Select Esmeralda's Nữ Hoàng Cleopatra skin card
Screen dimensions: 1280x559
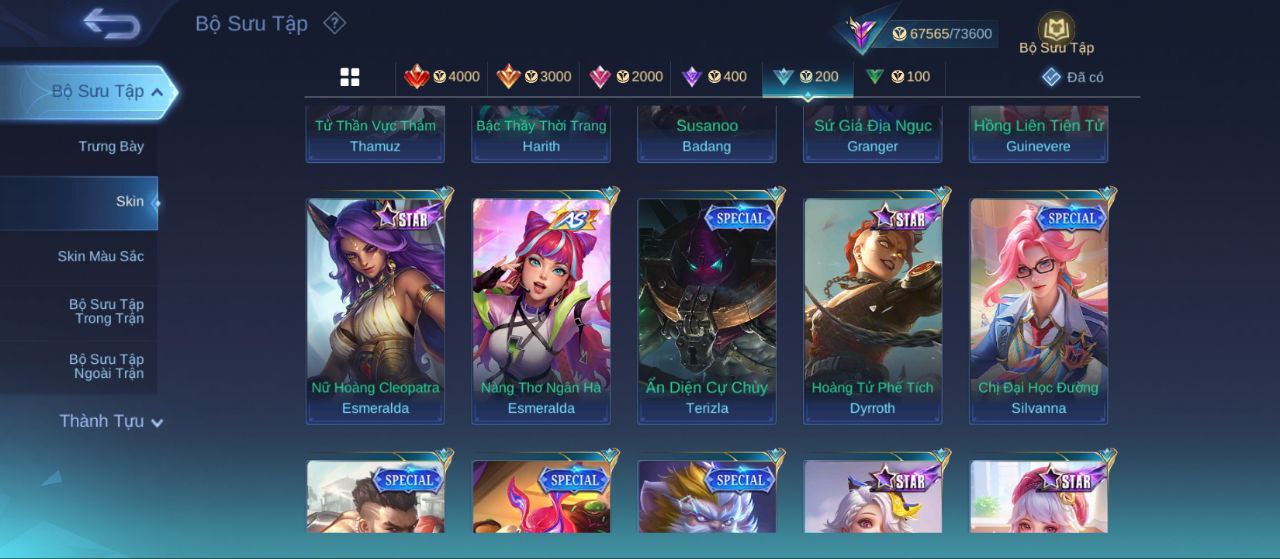[x=375, y=310]
